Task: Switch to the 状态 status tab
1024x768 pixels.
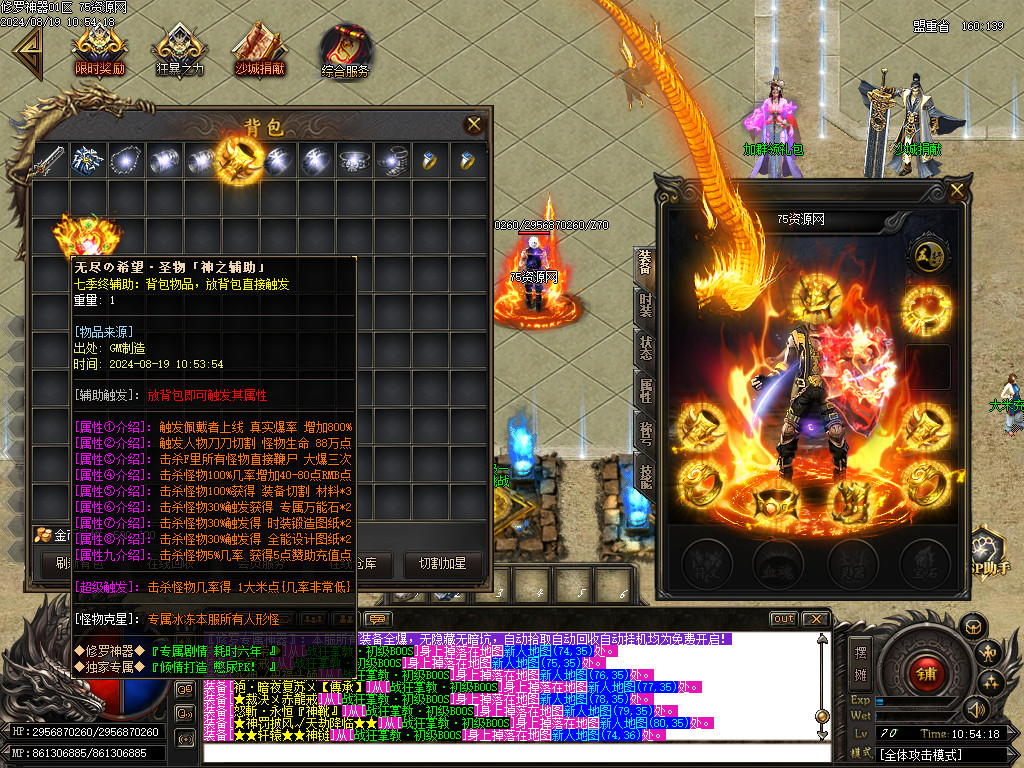Action: 646,349
